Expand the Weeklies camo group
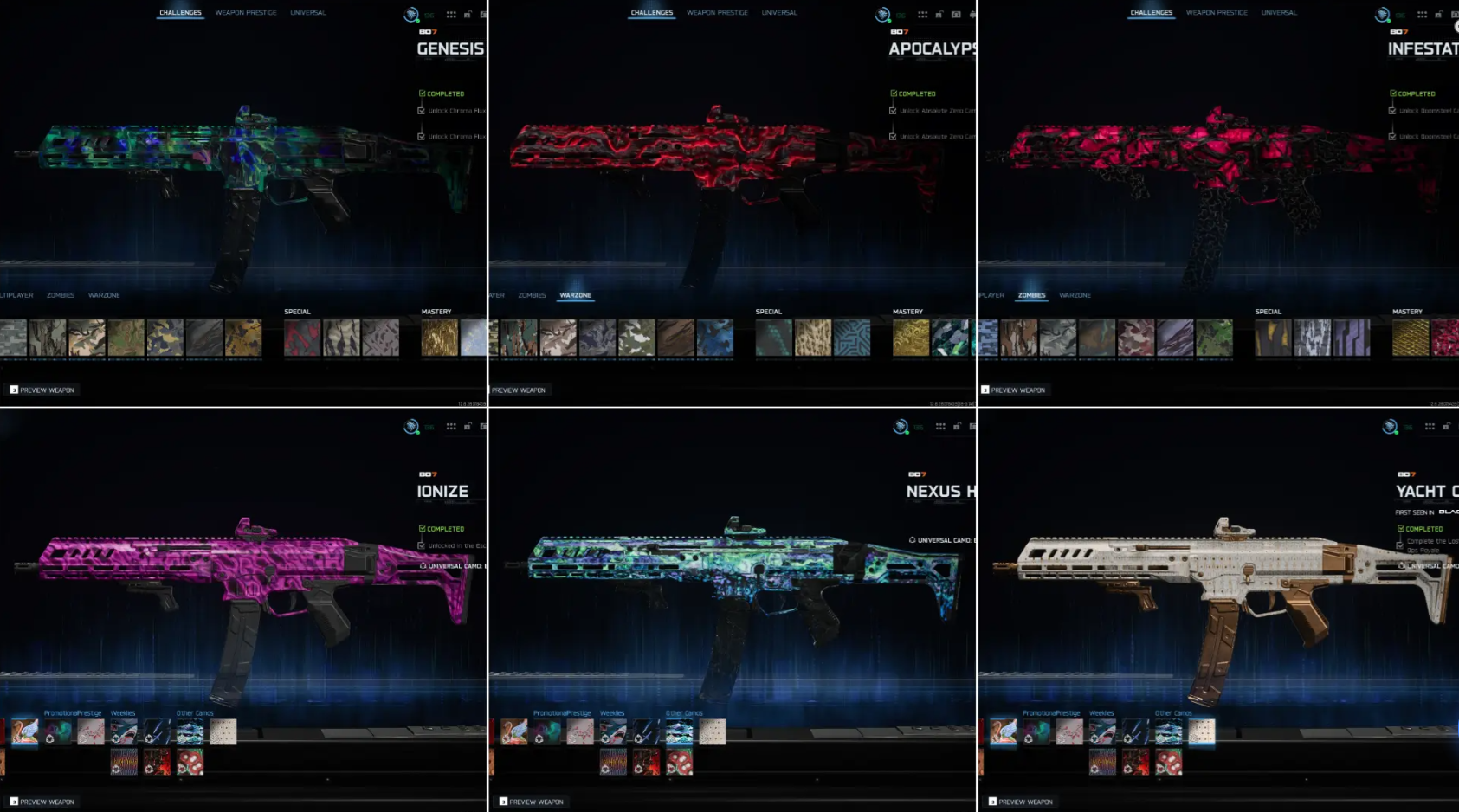The height and width of the screenshot is (812, 1459). [123, 712]
